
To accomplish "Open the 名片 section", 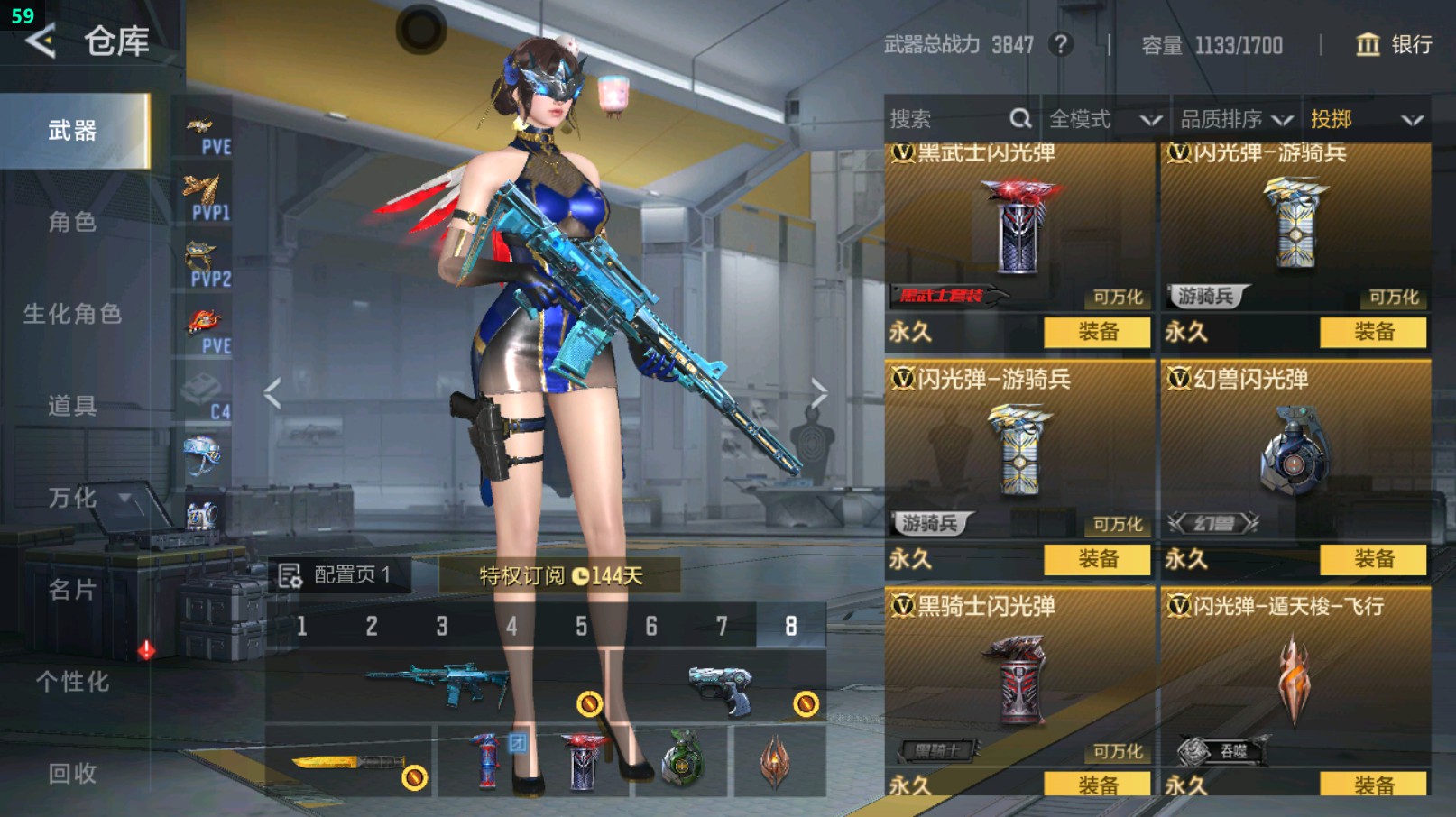I will coord(72,590).
